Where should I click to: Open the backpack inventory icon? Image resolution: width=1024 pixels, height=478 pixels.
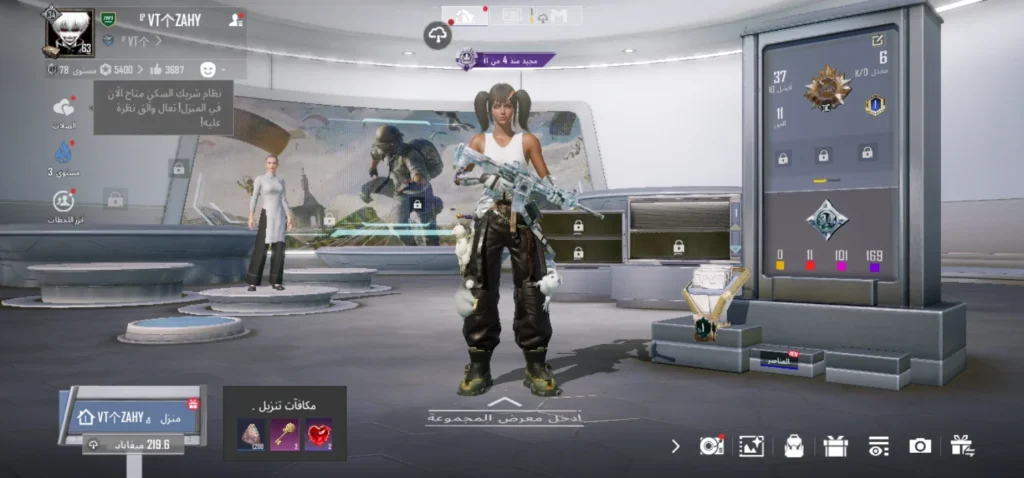(x=794, y=446)
